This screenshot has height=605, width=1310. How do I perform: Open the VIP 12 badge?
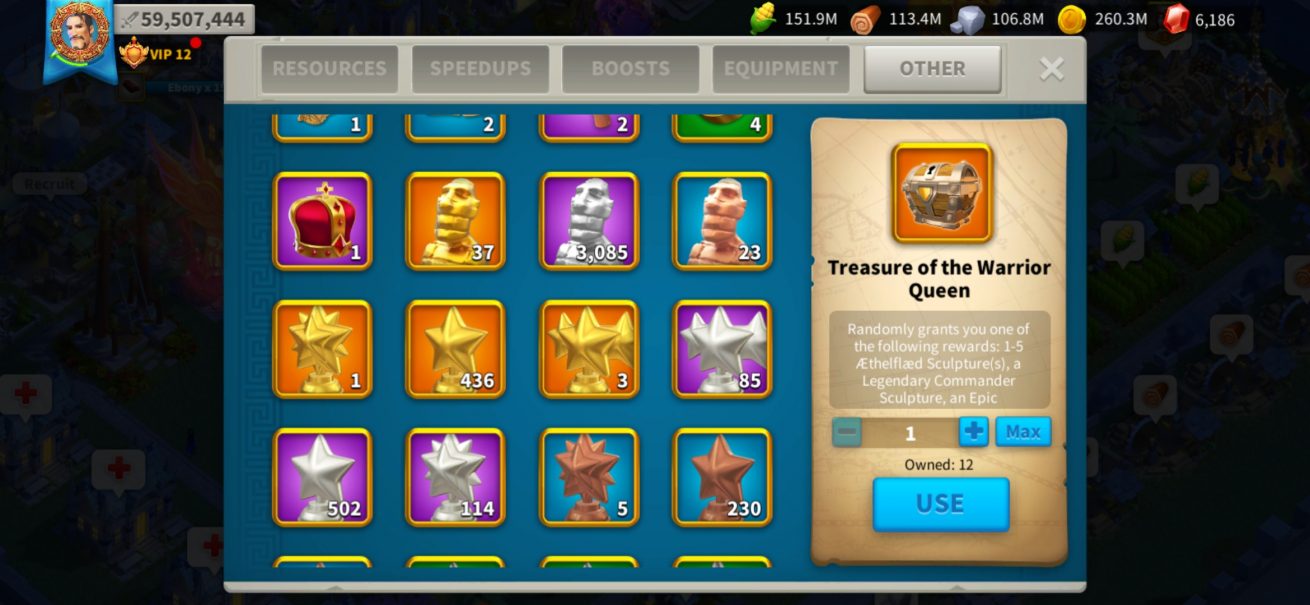click(157, 54)
